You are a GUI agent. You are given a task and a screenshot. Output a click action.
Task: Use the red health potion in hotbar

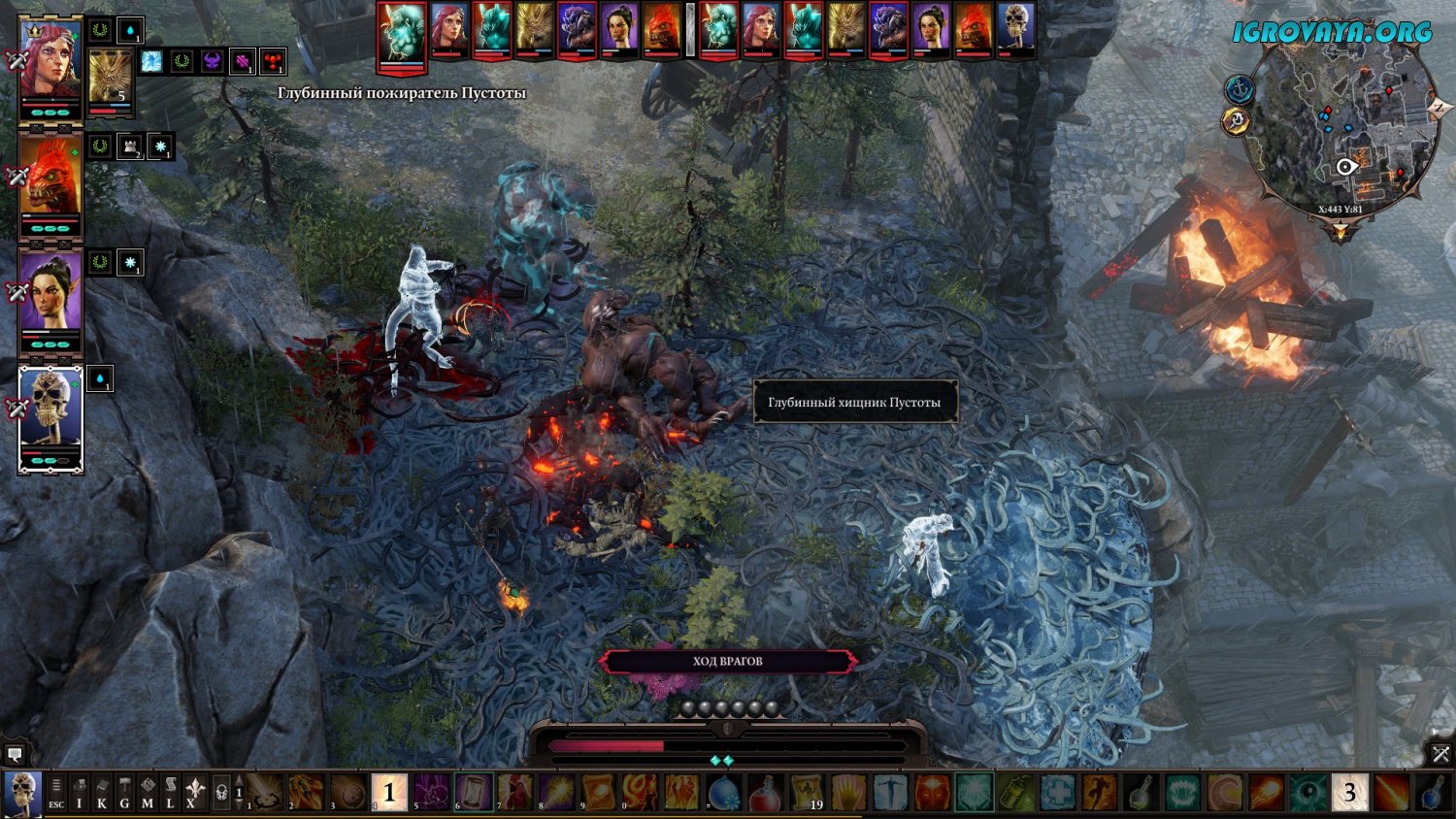point(765,793)
